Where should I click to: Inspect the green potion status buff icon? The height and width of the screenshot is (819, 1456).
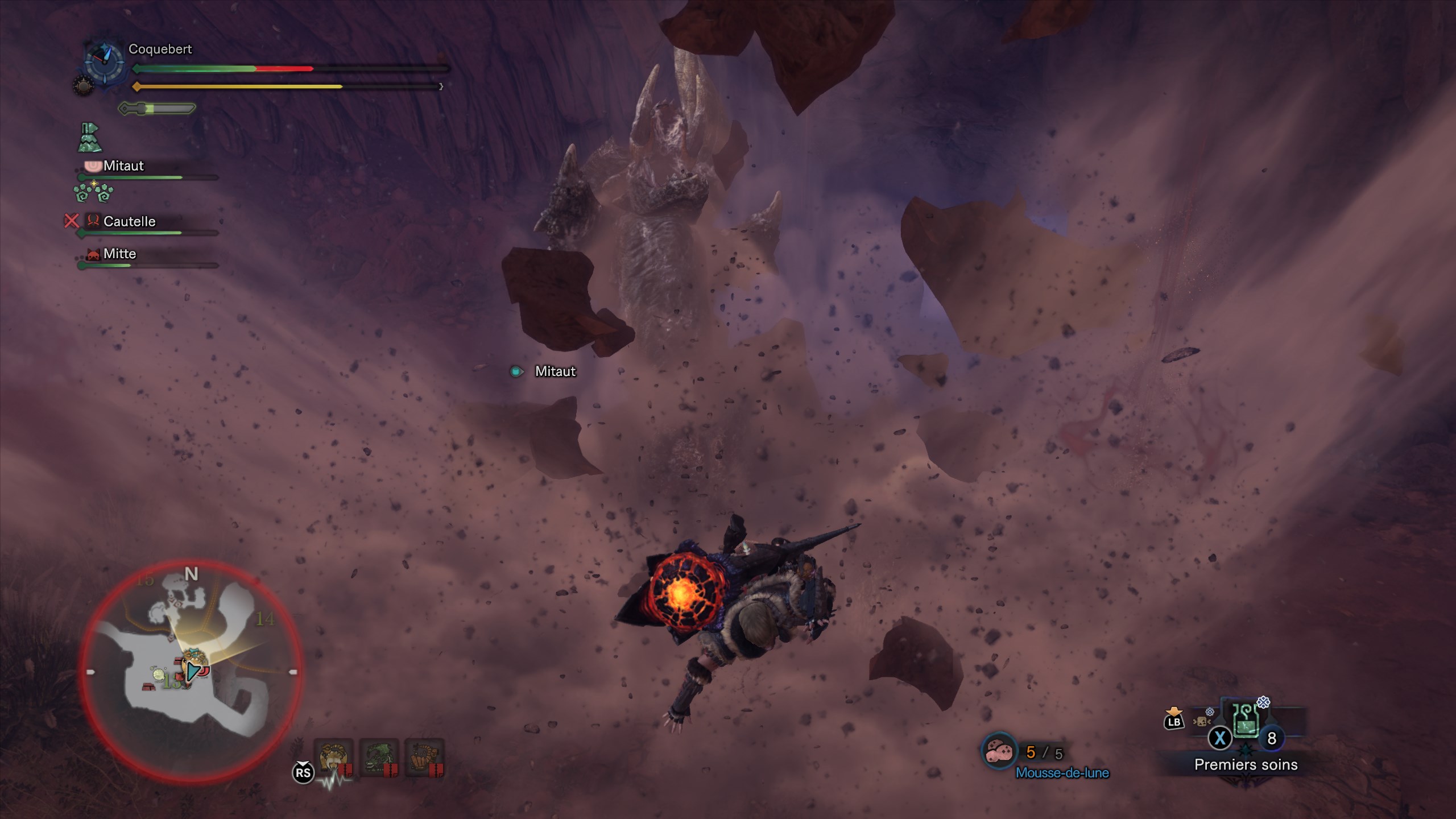(89, 138)
